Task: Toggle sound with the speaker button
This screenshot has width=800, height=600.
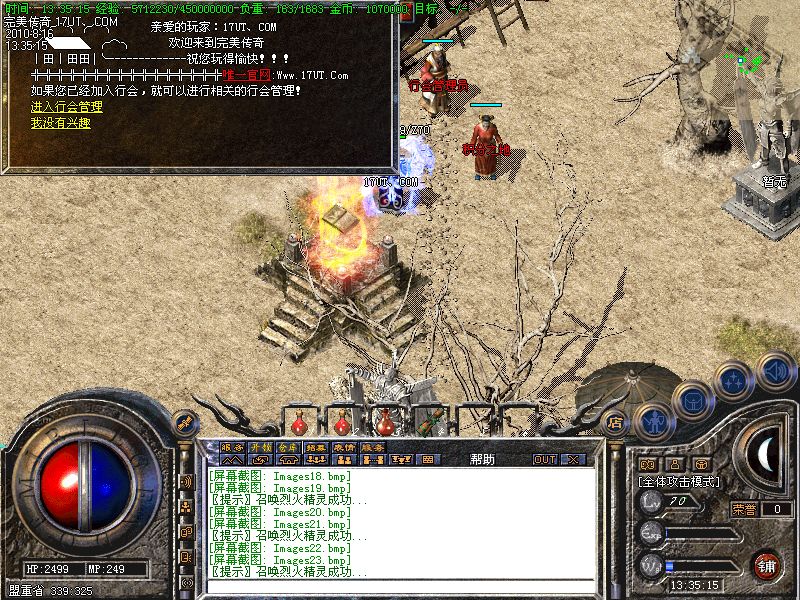Action: pos(775,371)
